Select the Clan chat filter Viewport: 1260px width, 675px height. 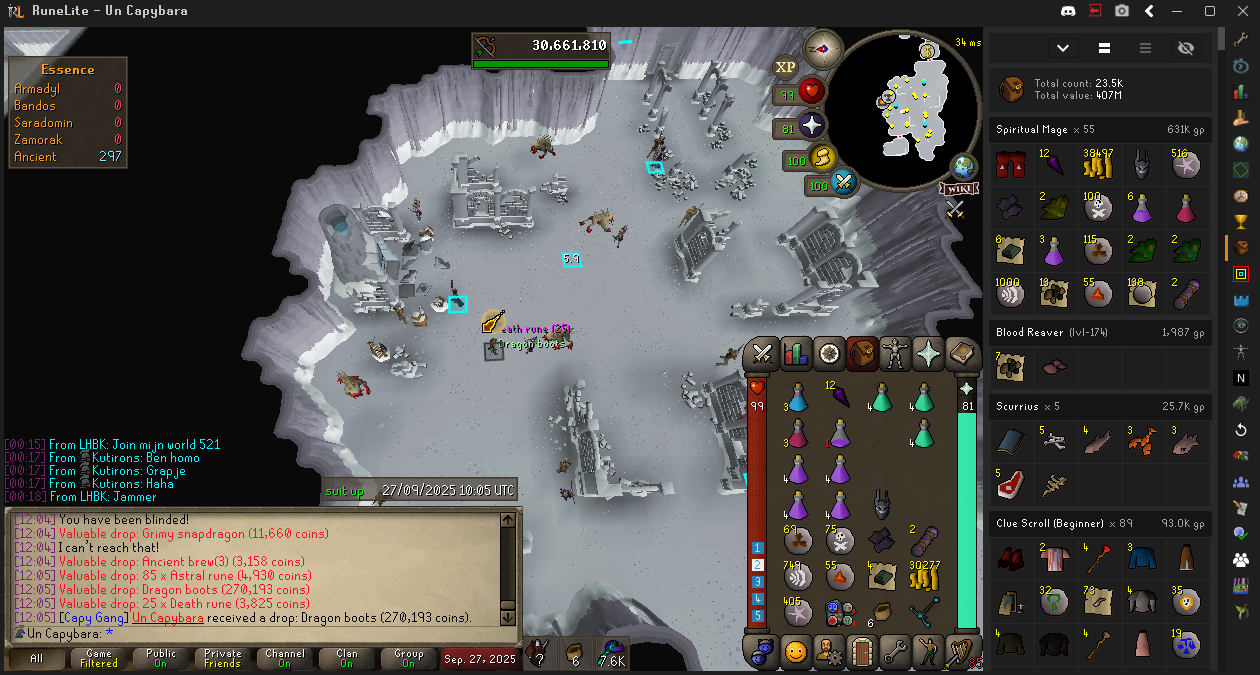346,658
